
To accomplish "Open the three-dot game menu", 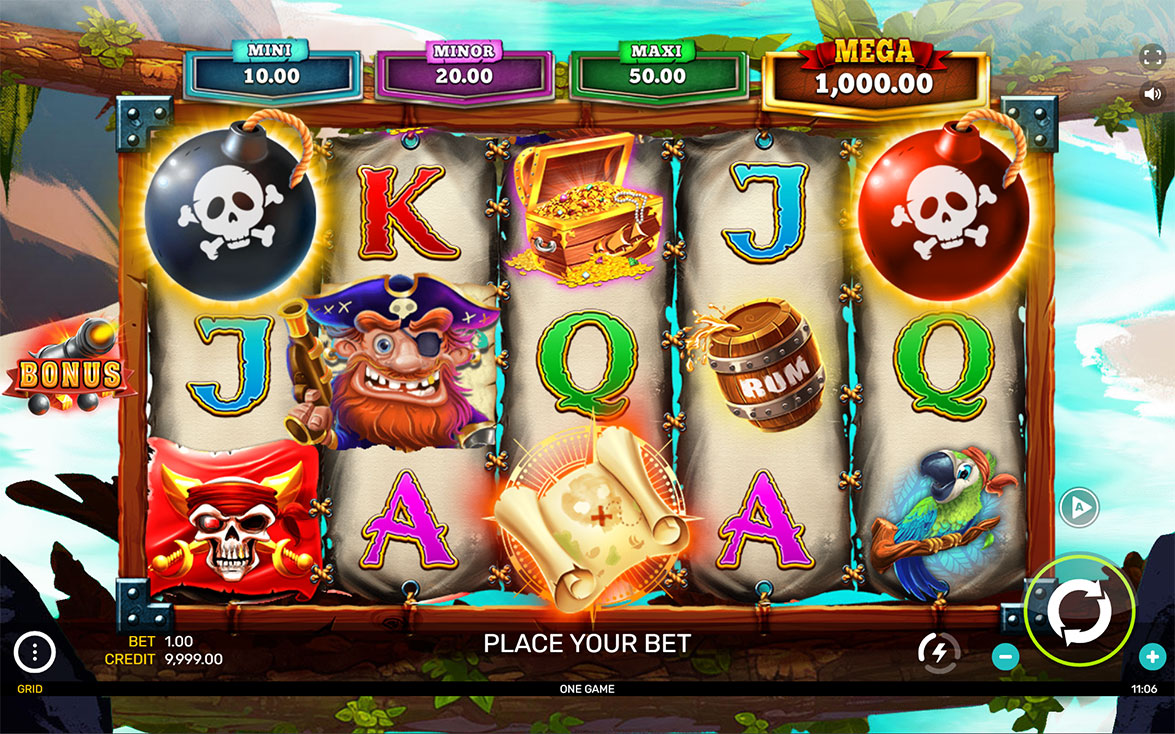I will point(35,653).
